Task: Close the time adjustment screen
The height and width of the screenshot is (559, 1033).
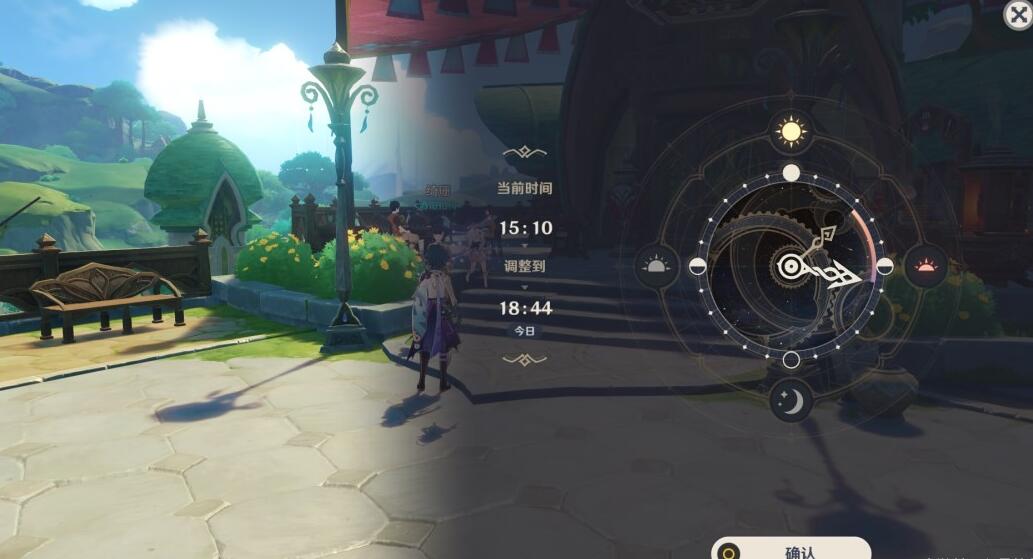Action: 1017,14
